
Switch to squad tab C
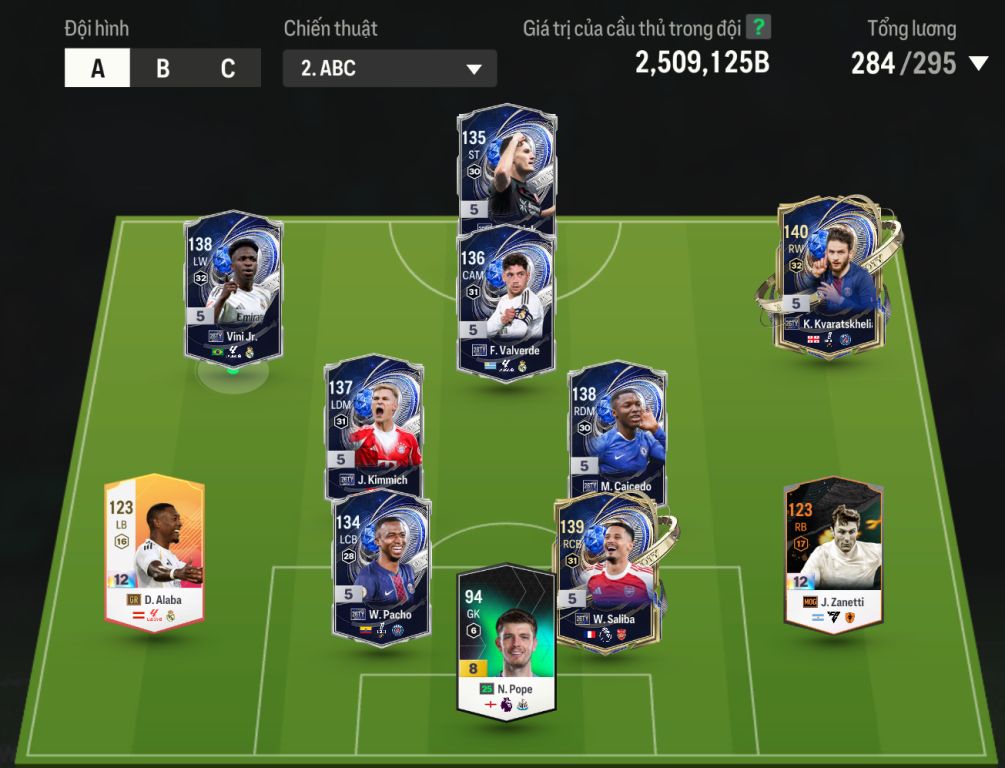[228, 69]
